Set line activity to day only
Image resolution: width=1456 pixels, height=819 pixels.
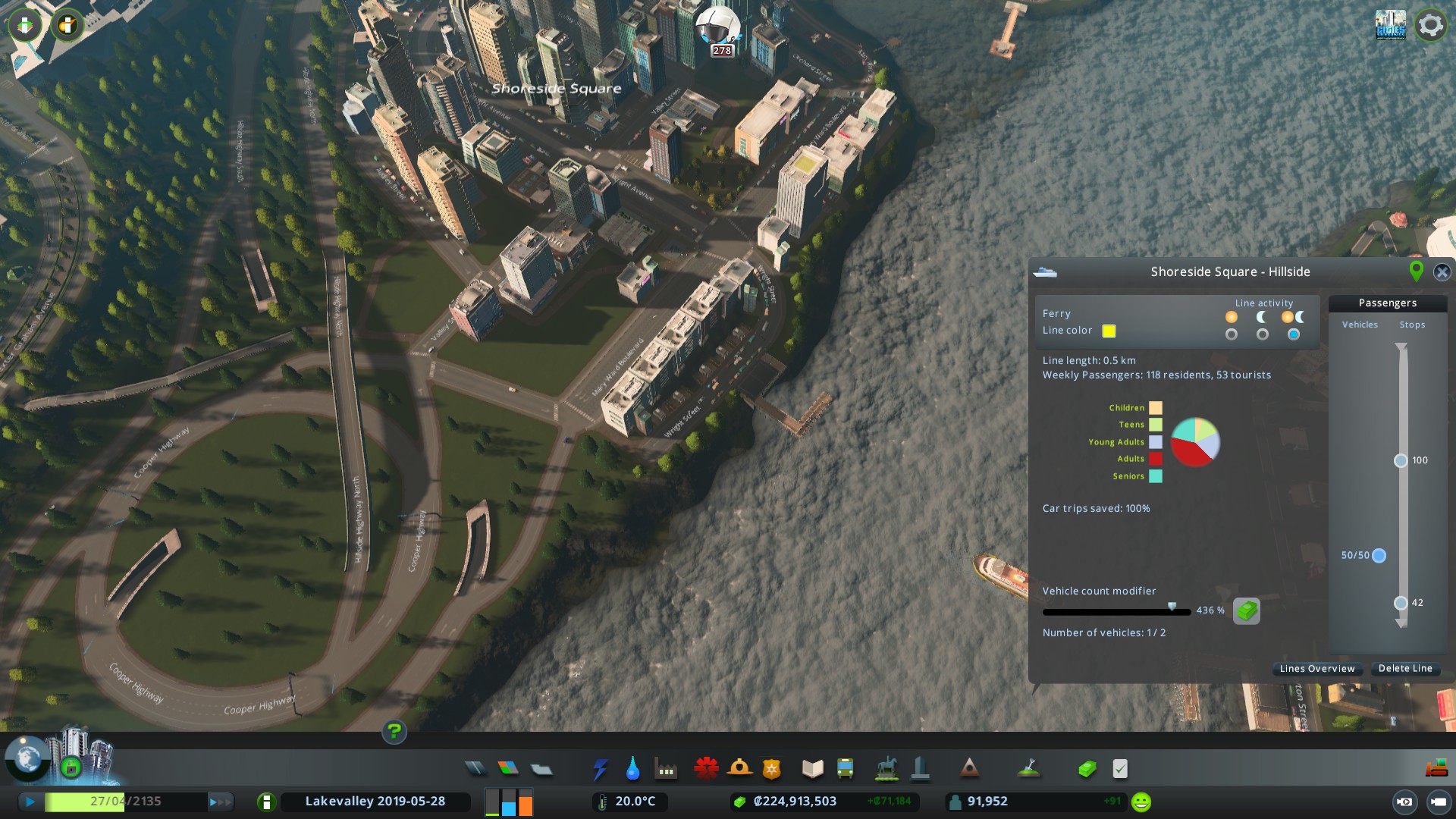coord(1232,334)
